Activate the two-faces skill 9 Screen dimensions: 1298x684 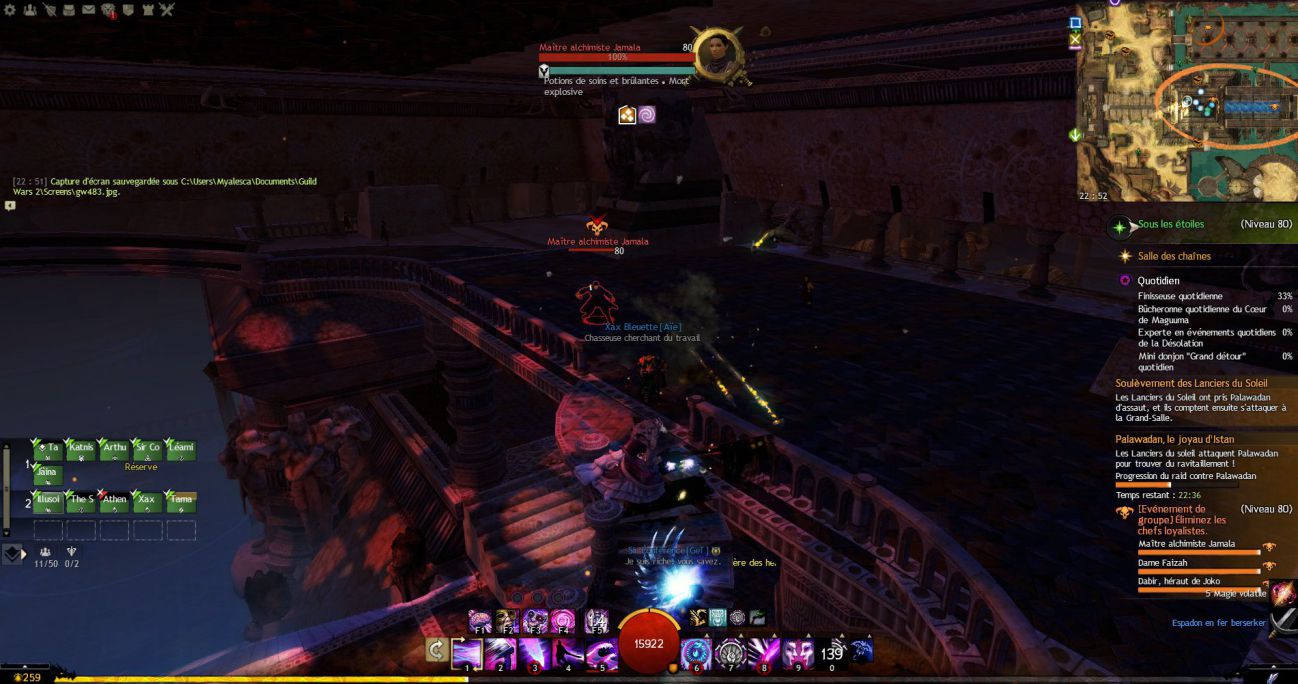pos(798,653)
